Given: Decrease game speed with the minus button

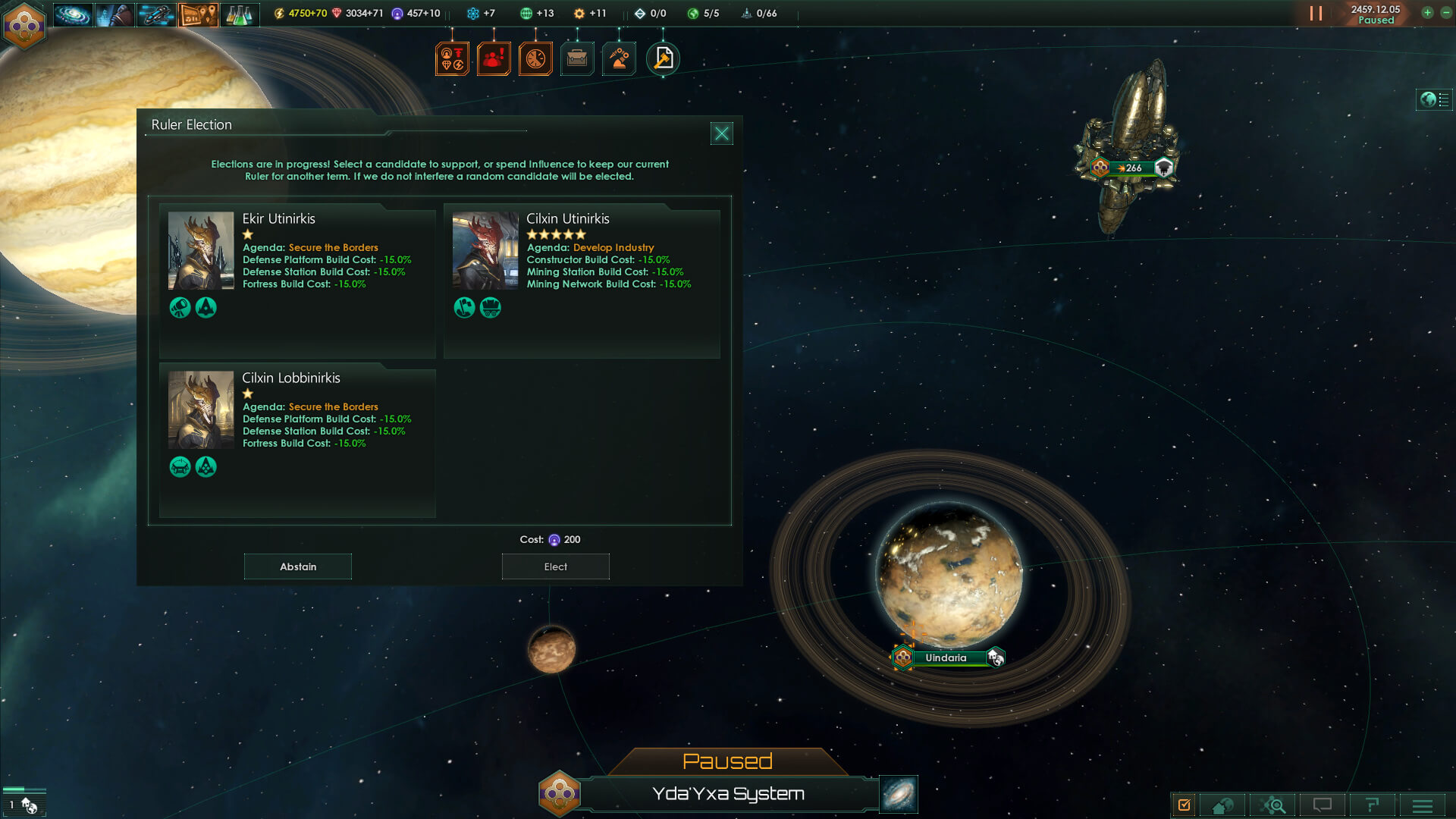Looking at the screenshot, I should [1445, 13].
